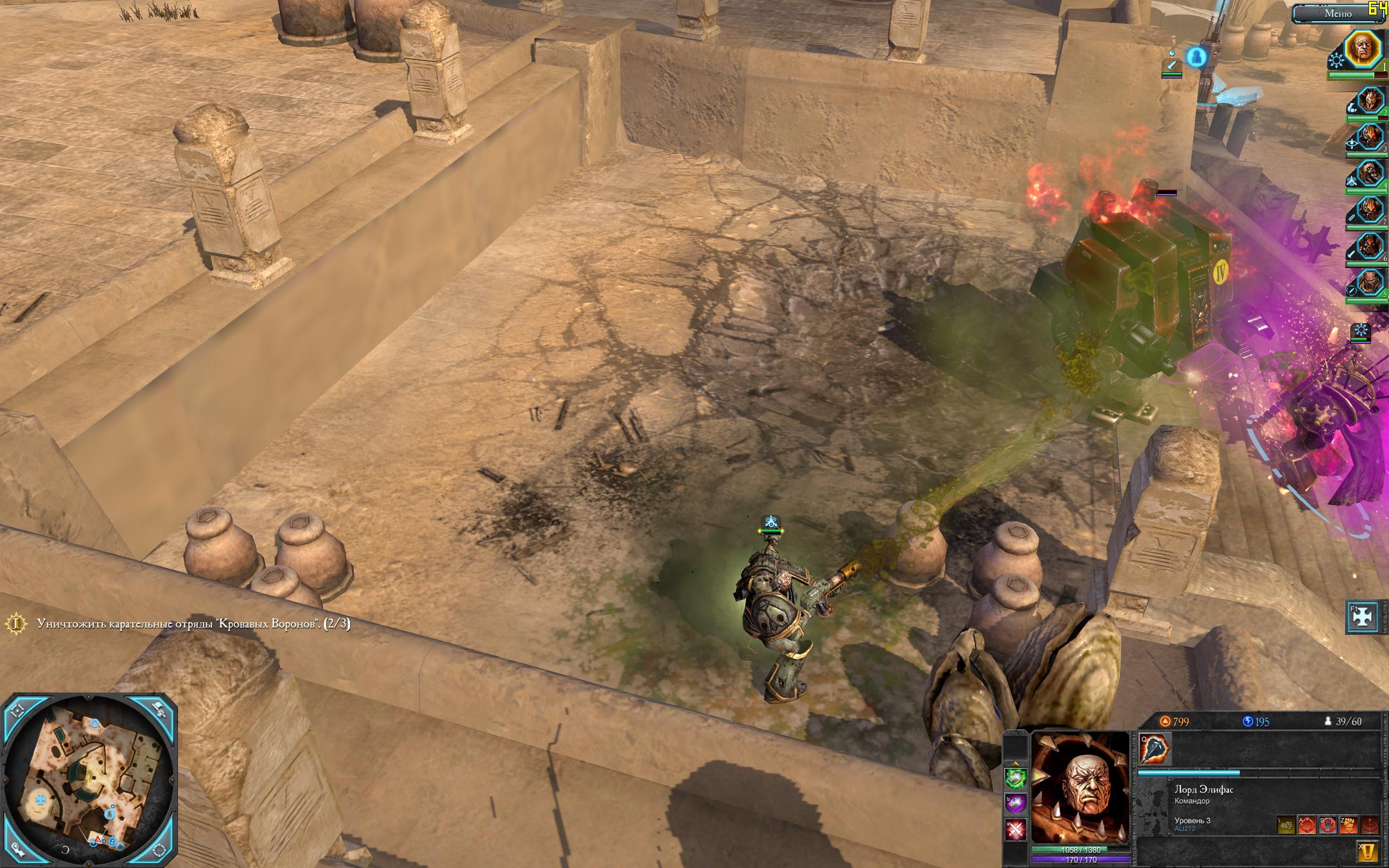Open the Меню button
This screenshot has width=1389, height=868.
pos(1333,13)
